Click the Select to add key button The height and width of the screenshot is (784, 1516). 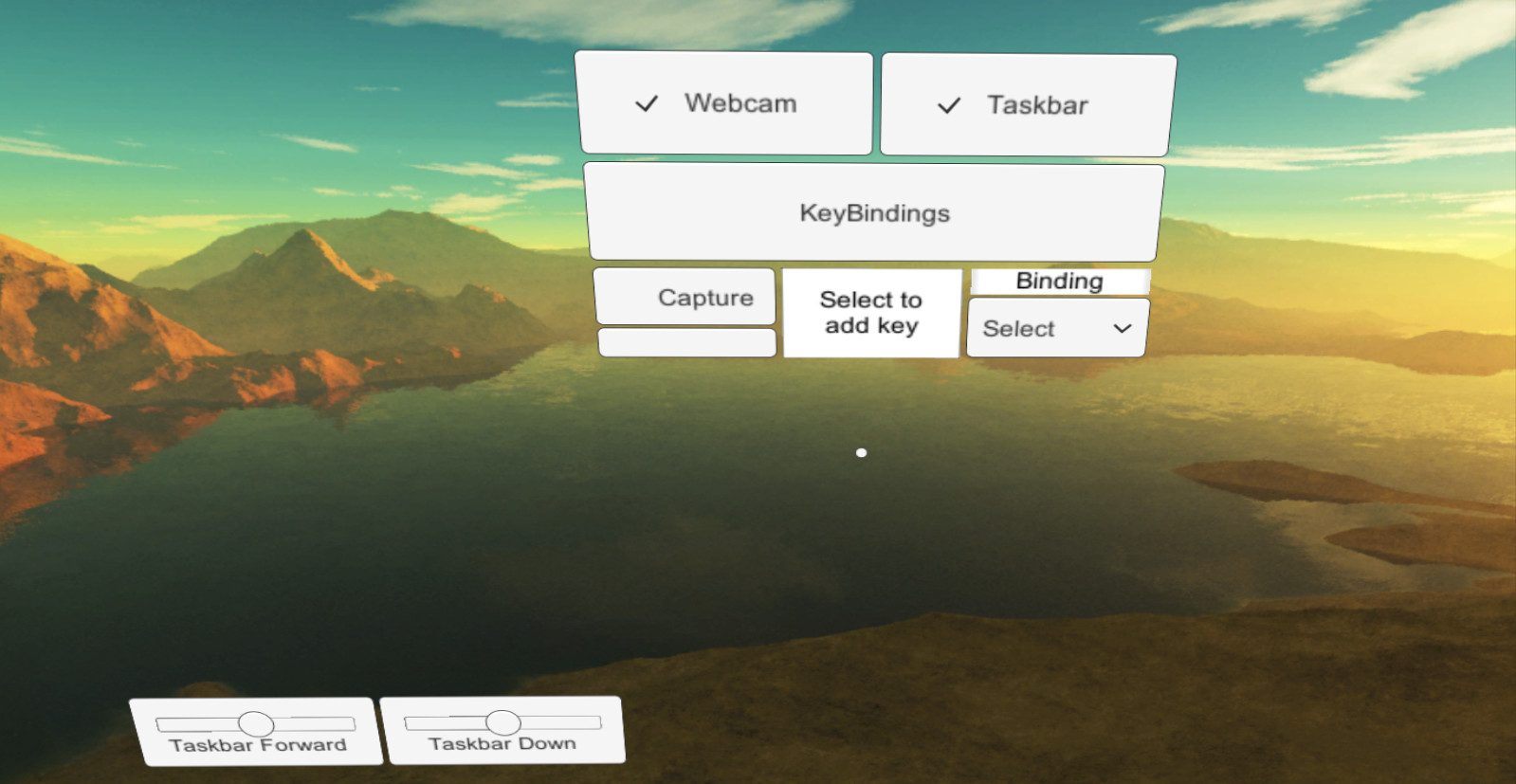(x=870, y=313)
